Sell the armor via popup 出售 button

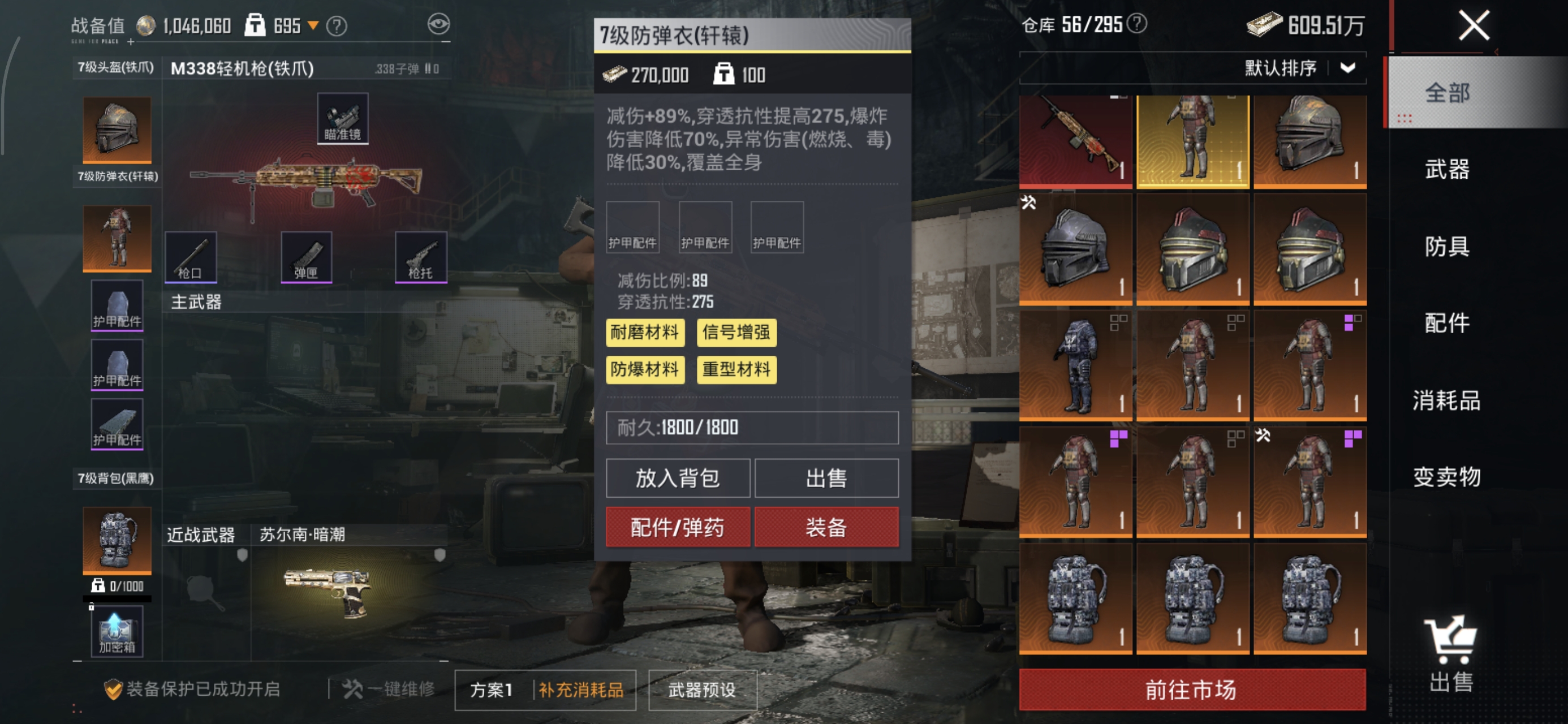[x=826, y=478]
